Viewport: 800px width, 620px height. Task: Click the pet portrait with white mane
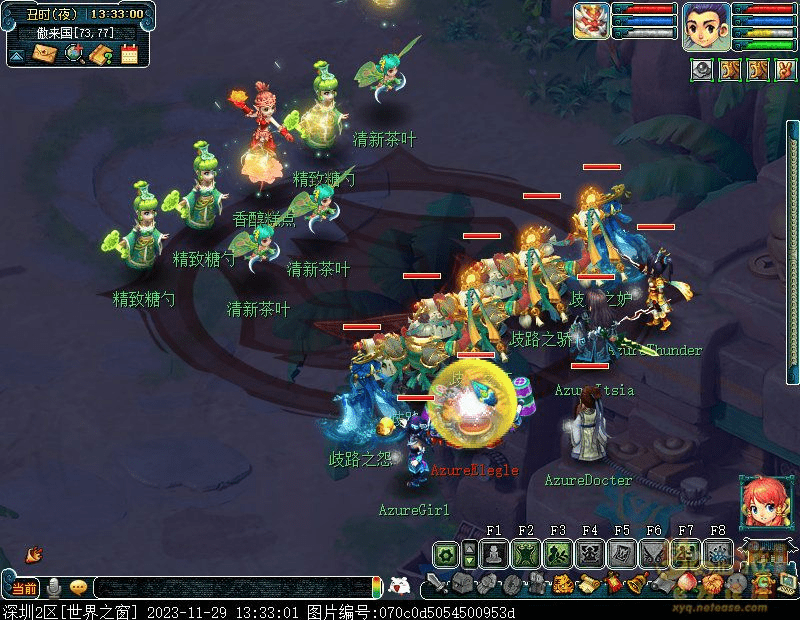[591, 21]
